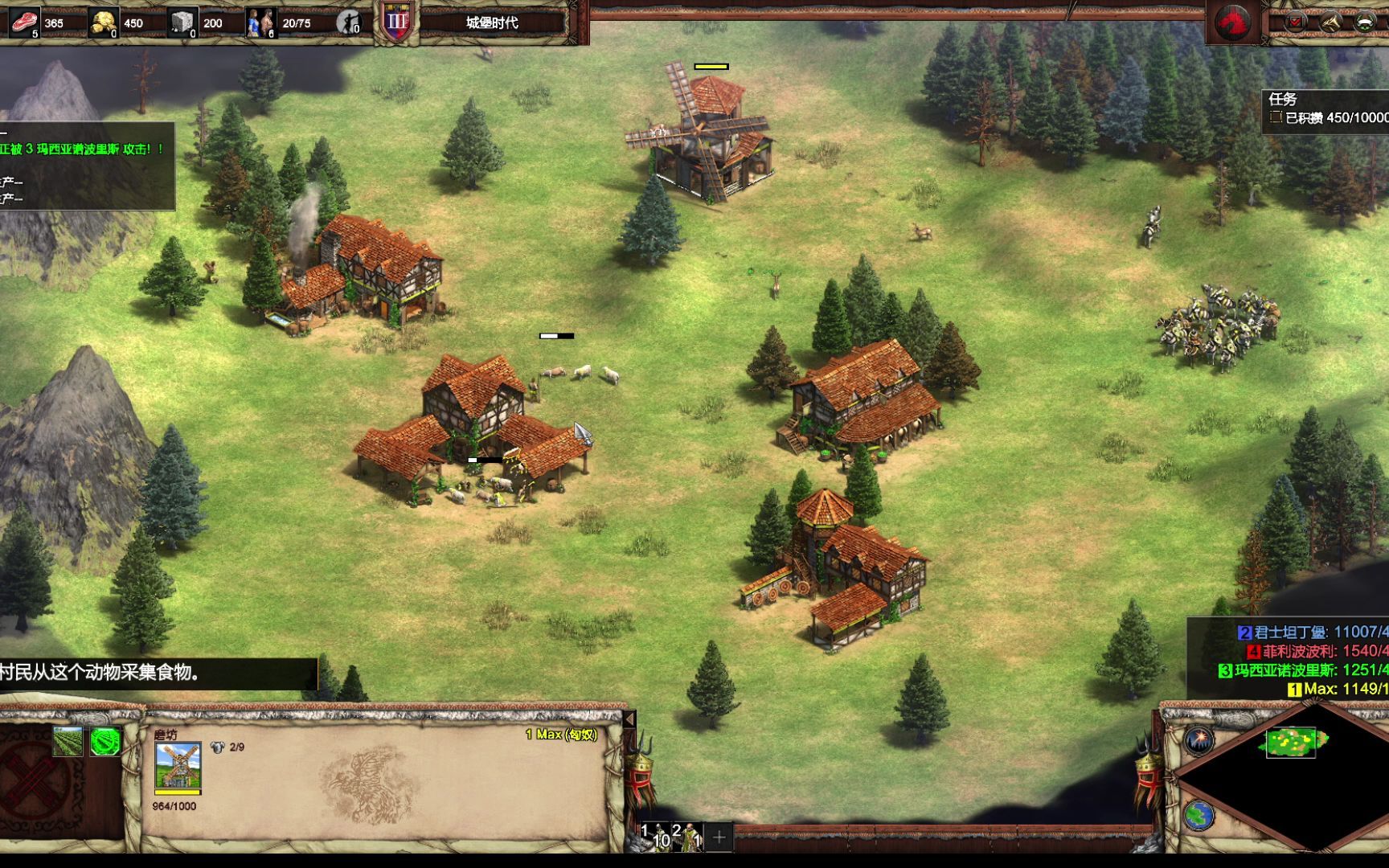
Task: Select control group 2
Action: tap(688, 836)
